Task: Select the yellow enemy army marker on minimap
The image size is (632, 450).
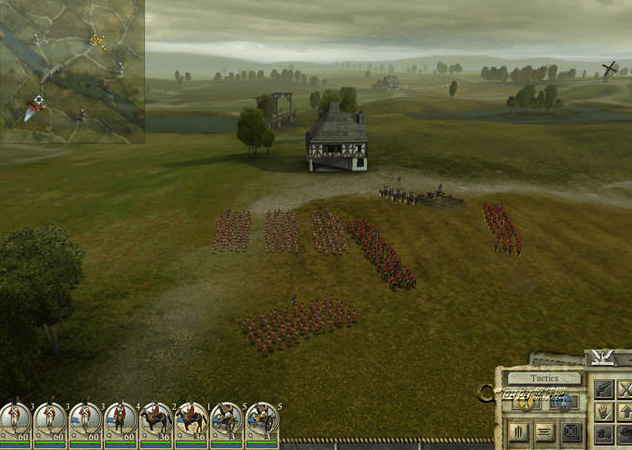Action: pos(98,41)
